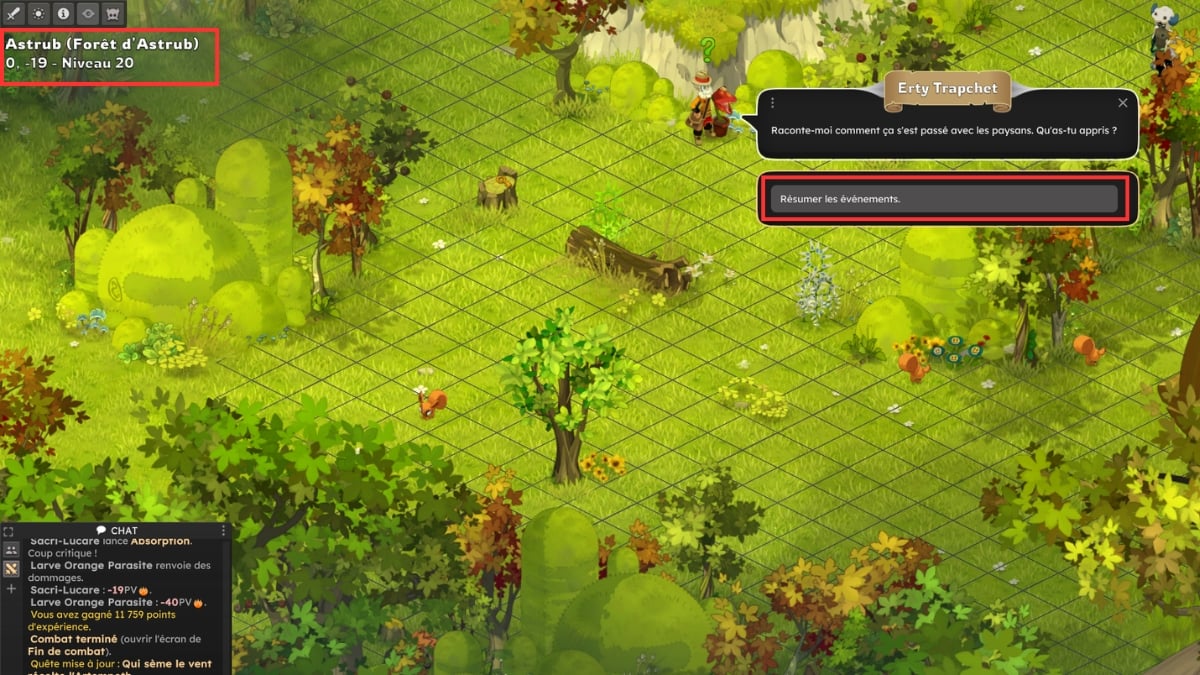Screen dimensions: 1200x675
Task: Open the dialogue's three-dot options menu
Action: [x=773, y=103]
